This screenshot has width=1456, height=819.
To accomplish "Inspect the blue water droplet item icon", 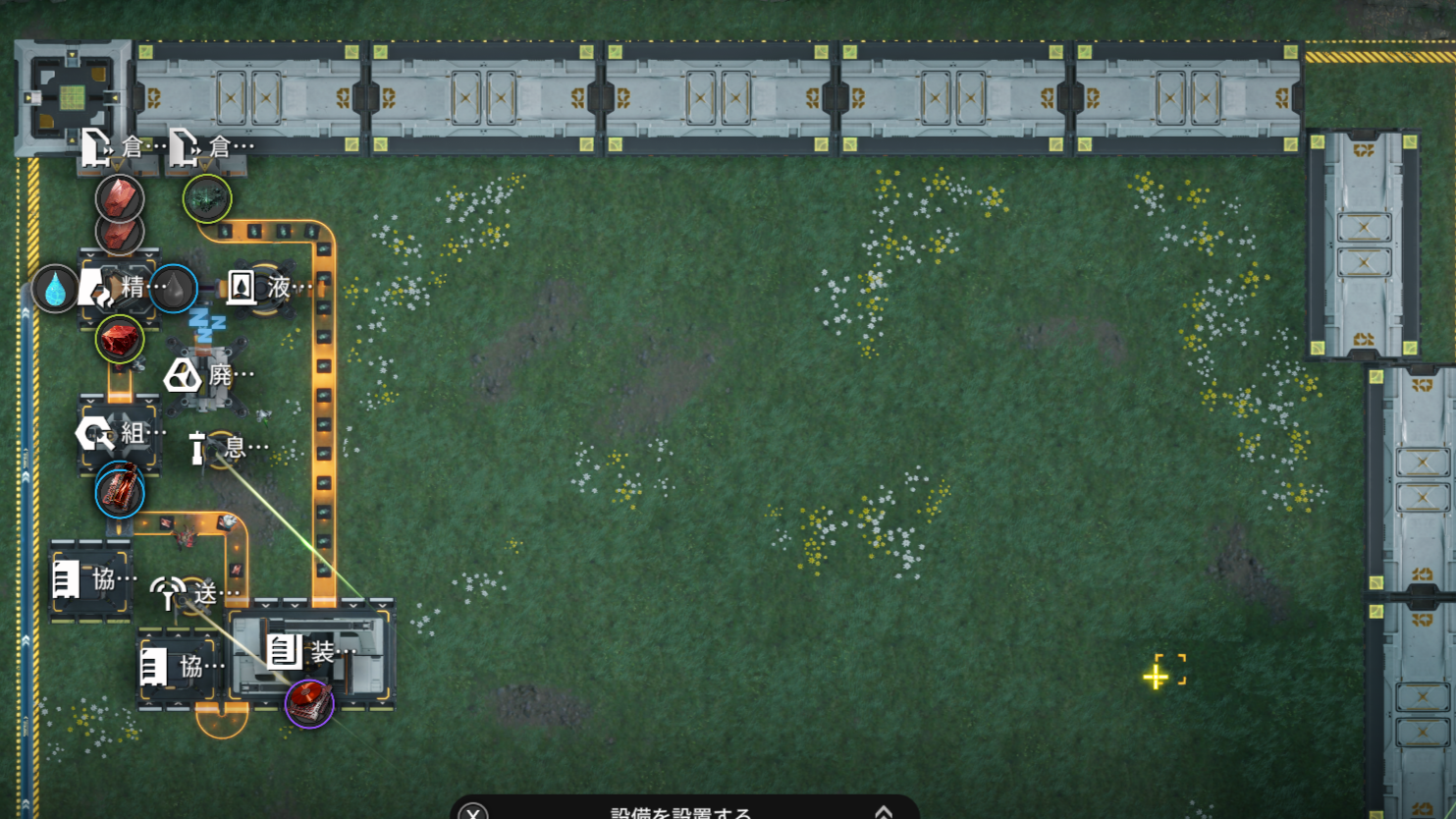I will [55, 289].
